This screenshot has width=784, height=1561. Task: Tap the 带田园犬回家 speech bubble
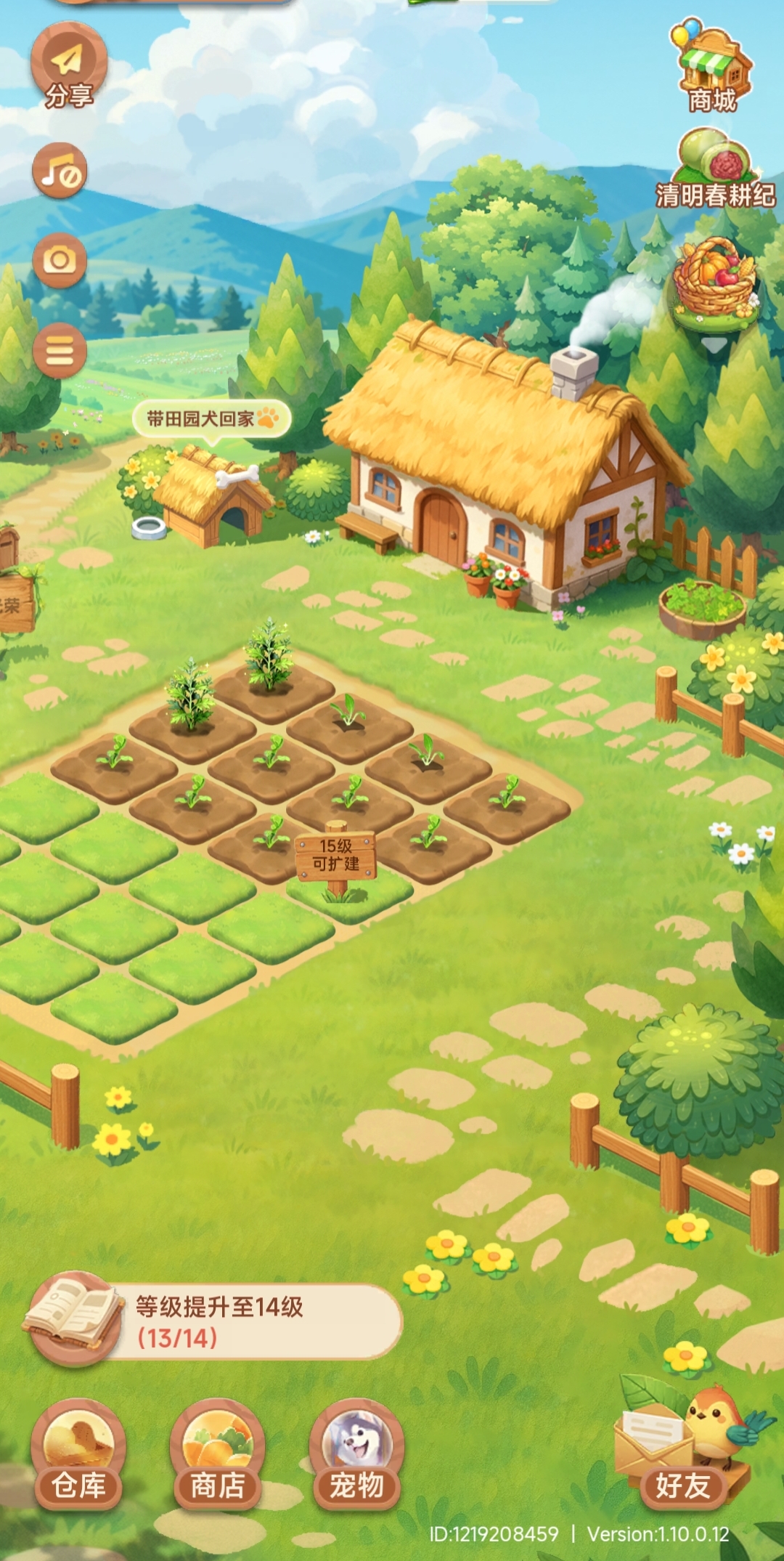(211, 419)
